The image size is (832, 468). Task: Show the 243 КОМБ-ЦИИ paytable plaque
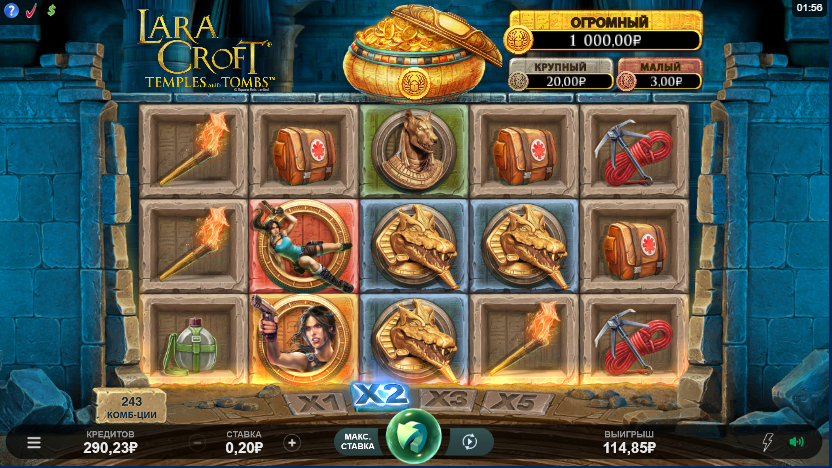(x=131, y=405)
